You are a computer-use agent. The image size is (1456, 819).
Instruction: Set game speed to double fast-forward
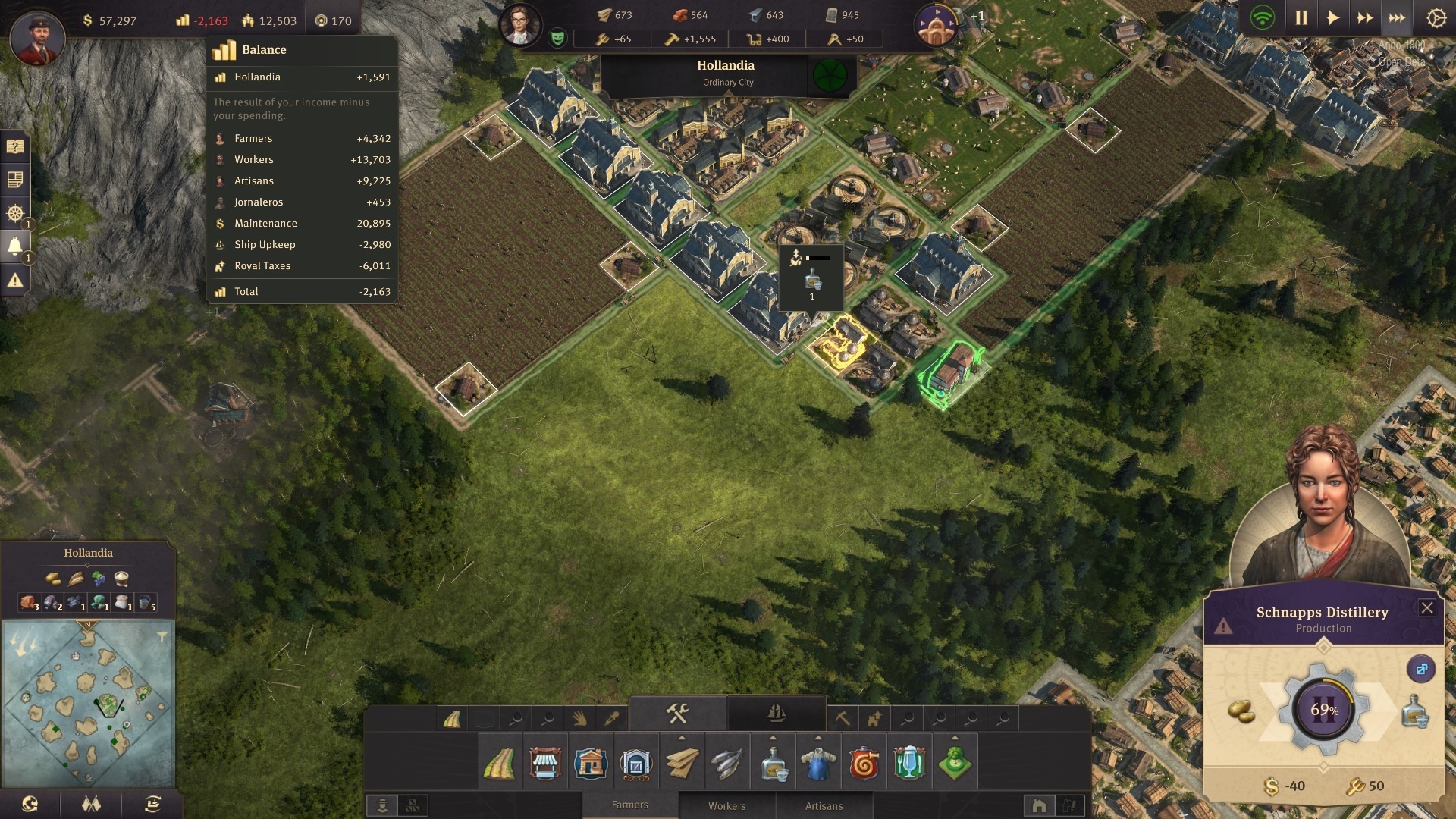[x=1365, y=18]
